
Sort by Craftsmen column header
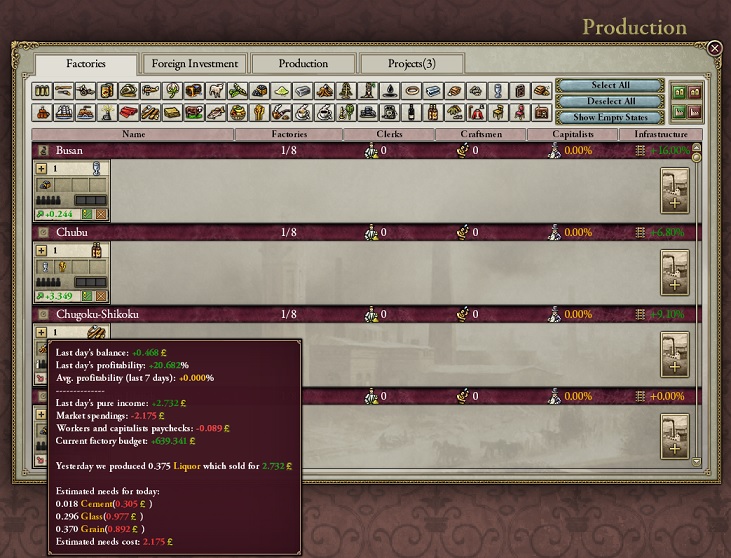(482, 134)
